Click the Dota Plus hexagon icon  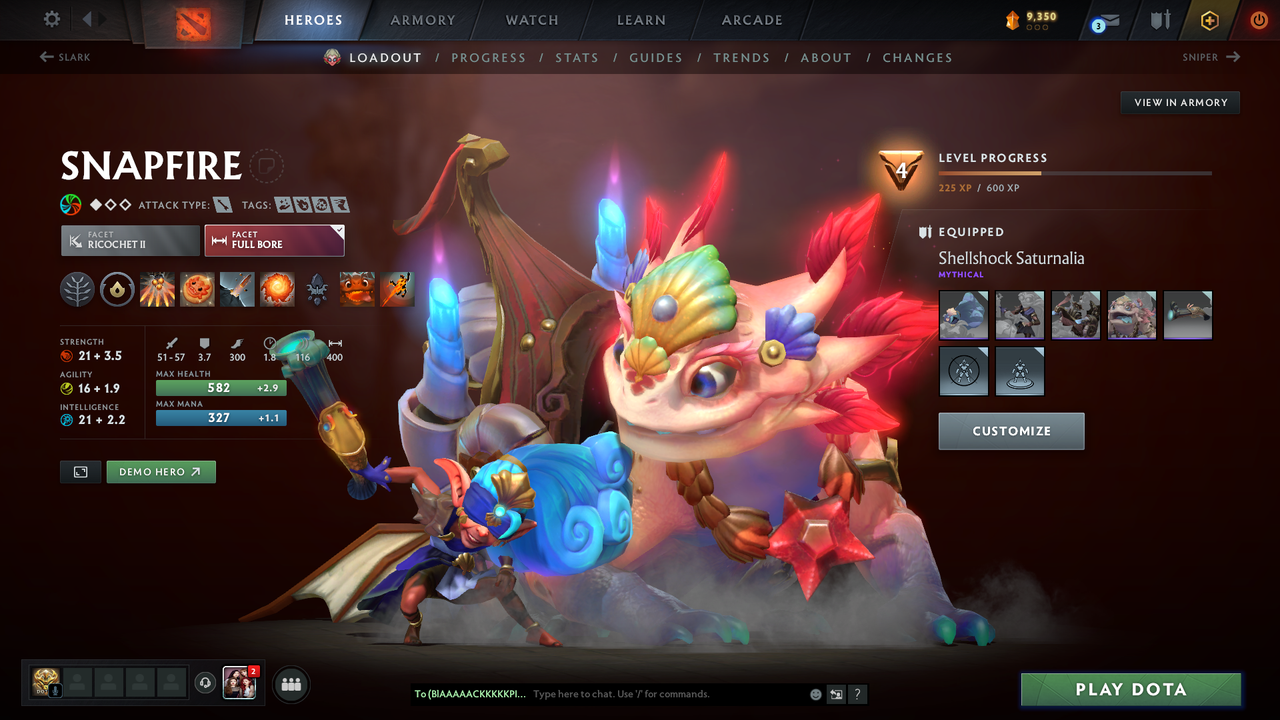[1210, 19]
